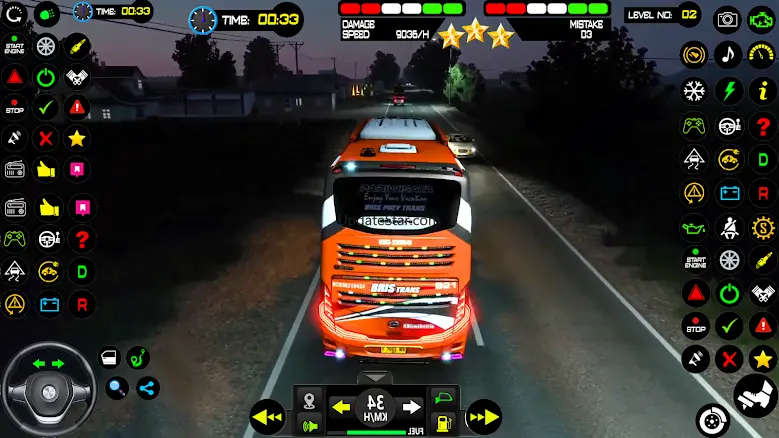This screenshot has width=779, height=438.
Task: Toggle the seatbelt icon
Action: pos(729,226)
